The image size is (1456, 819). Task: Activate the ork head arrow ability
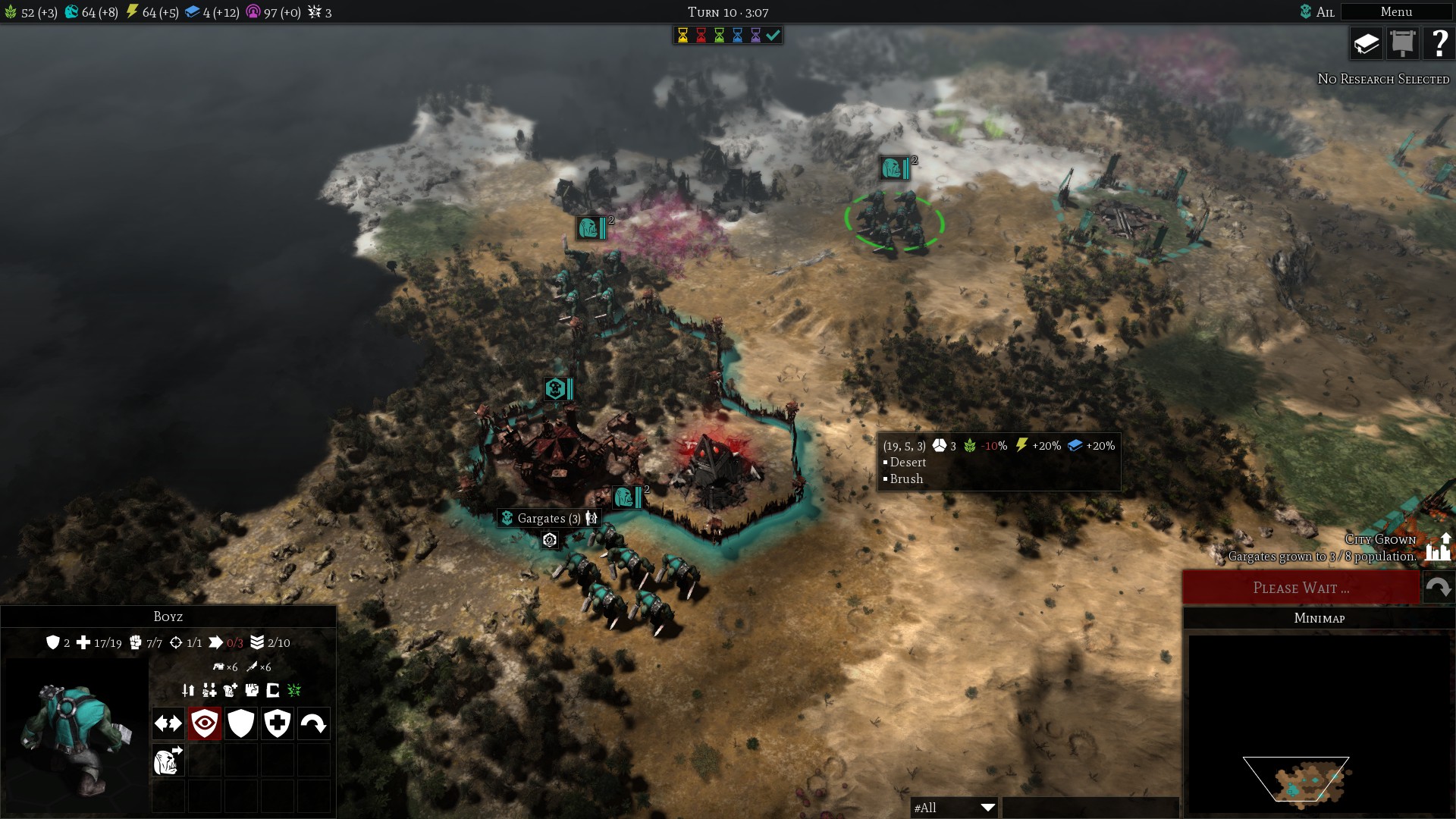[x=168, y=760]
